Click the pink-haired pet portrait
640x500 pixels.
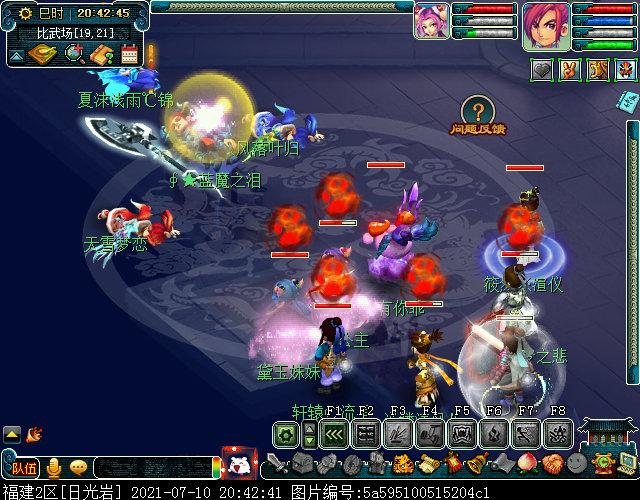[431, 20]
